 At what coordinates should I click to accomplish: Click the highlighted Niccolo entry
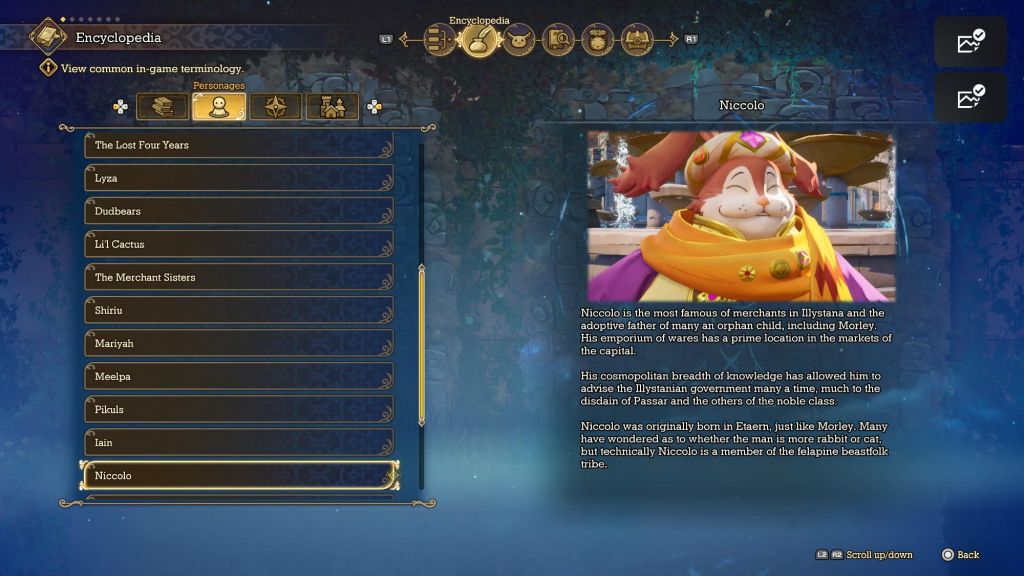[238, 475]
